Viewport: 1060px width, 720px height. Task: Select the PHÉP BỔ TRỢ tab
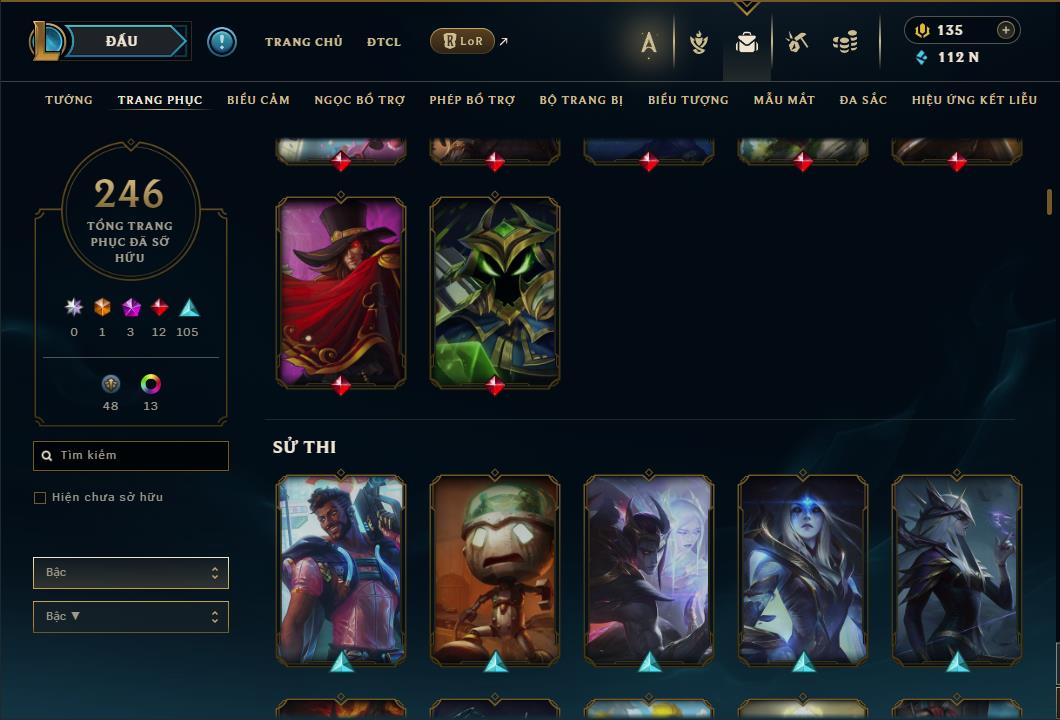(472, 100)
